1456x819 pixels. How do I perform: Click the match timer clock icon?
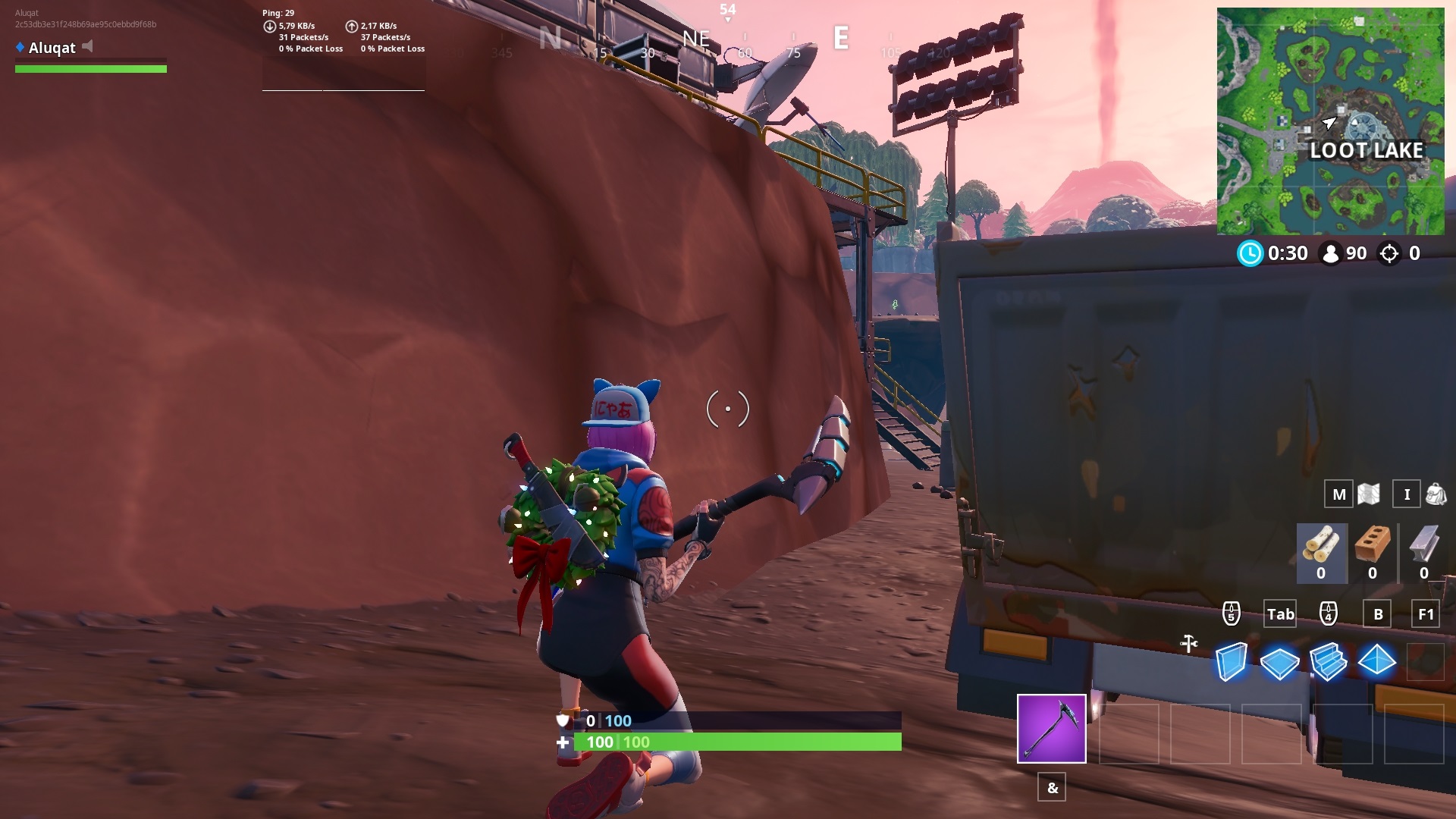tap(1252, 254)
